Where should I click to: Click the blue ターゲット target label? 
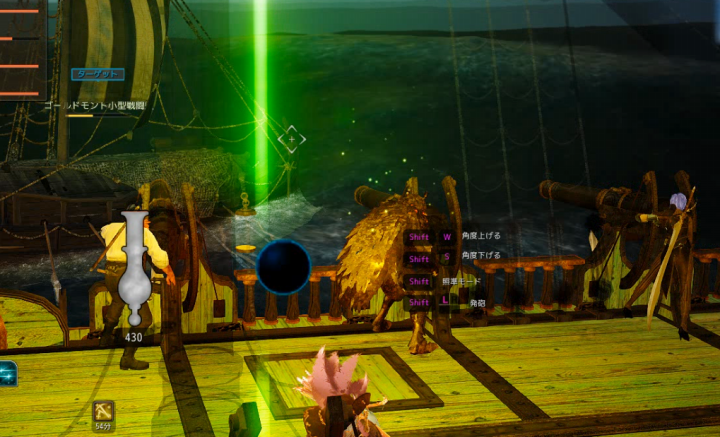98,74
